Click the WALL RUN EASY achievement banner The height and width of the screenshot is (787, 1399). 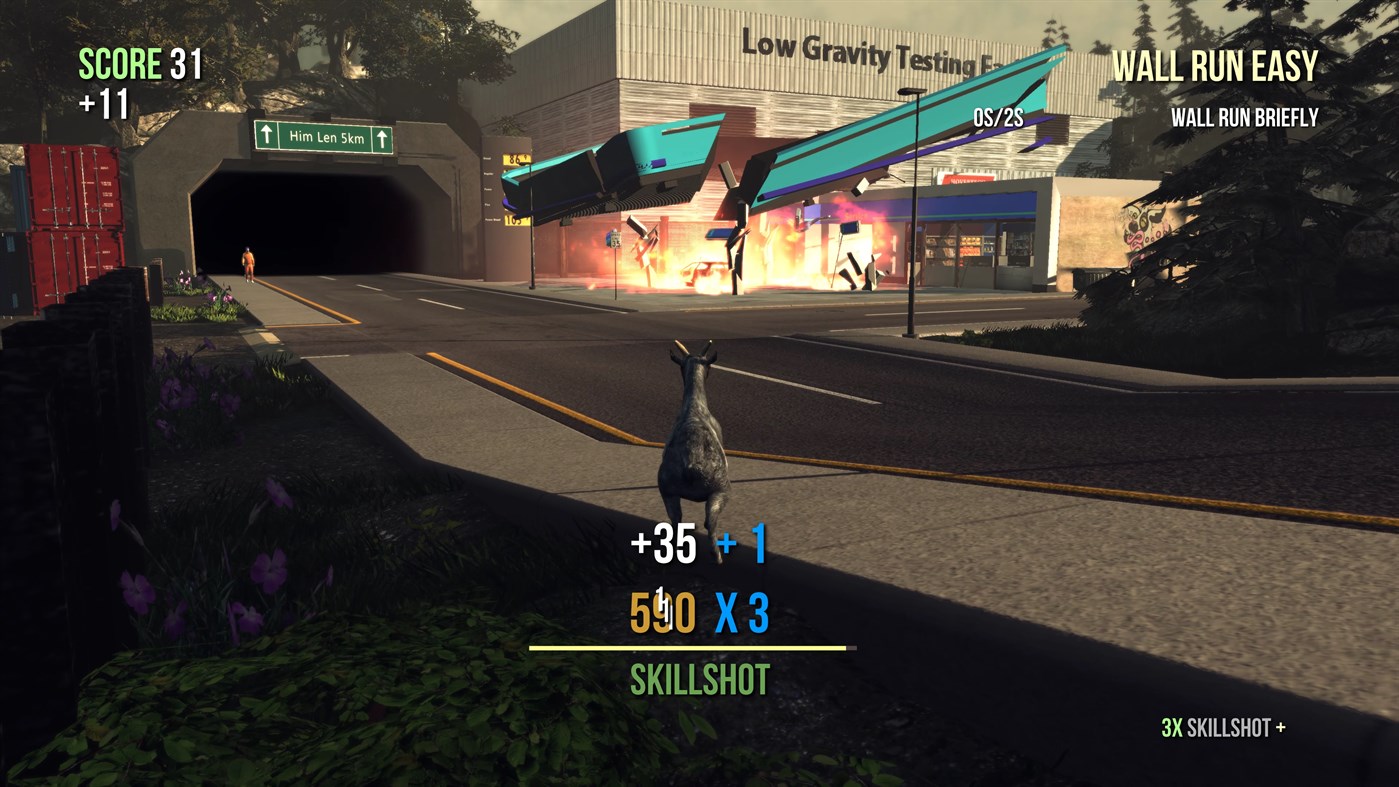coord(1215,67)
